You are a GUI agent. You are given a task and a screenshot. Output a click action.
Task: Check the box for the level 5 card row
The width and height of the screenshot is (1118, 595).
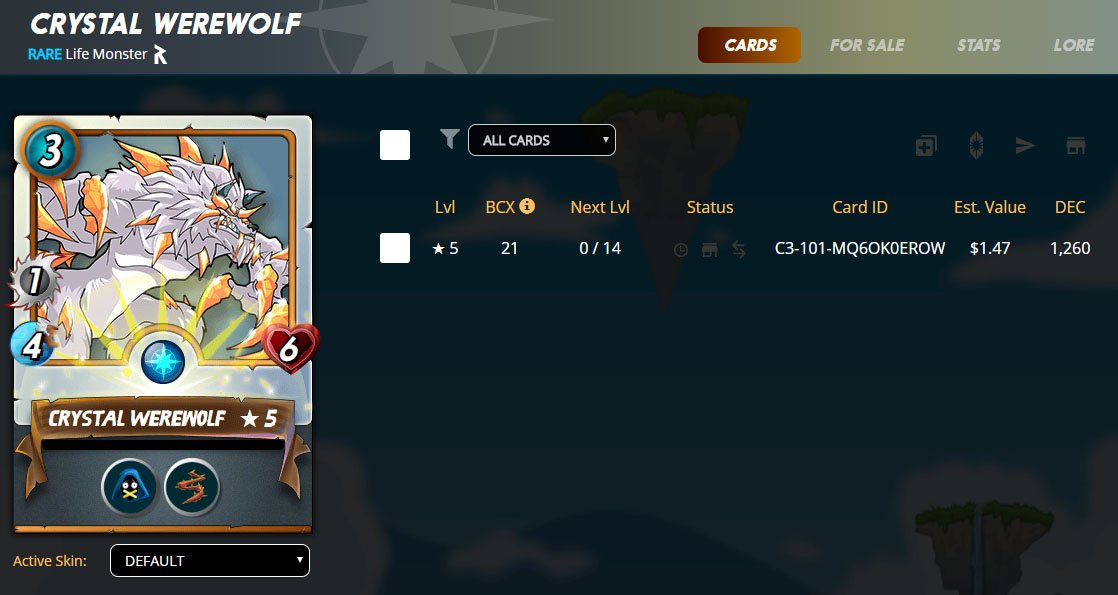pos(395,248)
